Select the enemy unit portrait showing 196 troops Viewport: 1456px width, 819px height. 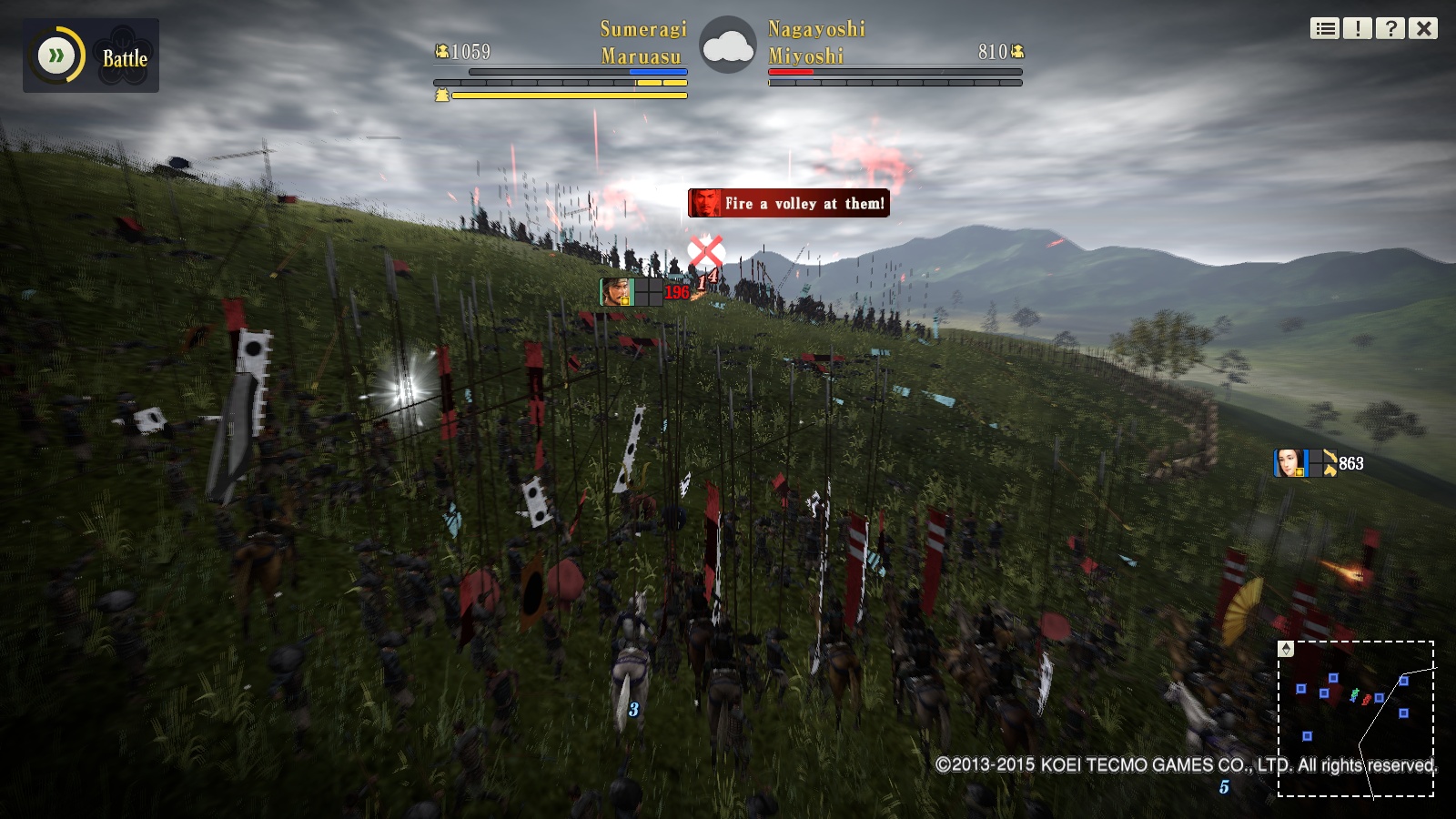pyautogui.click(x=616, y=292)
